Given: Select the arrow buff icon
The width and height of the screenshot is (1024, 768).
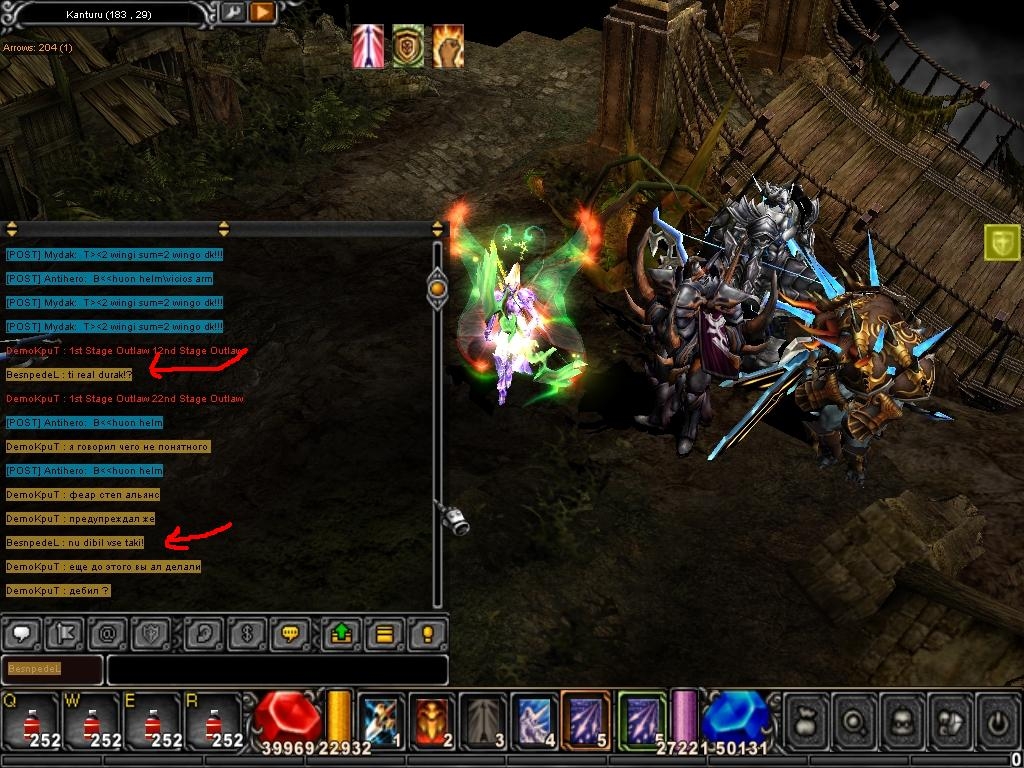Looking at the screenshot, I should pos(367,46).
